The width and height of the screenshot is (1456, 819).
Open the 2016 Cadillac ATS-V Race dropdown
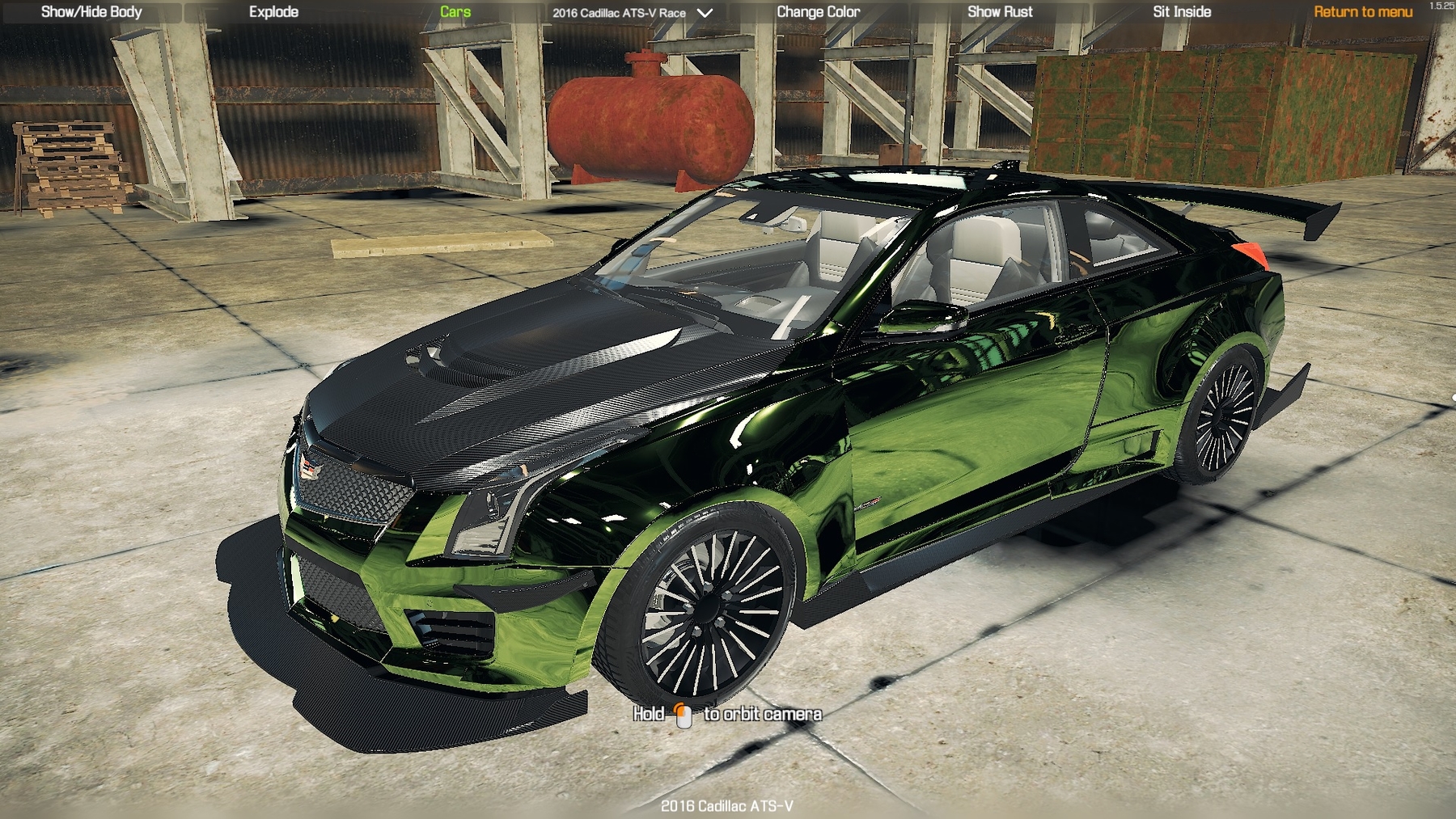[x=632, y=13]
